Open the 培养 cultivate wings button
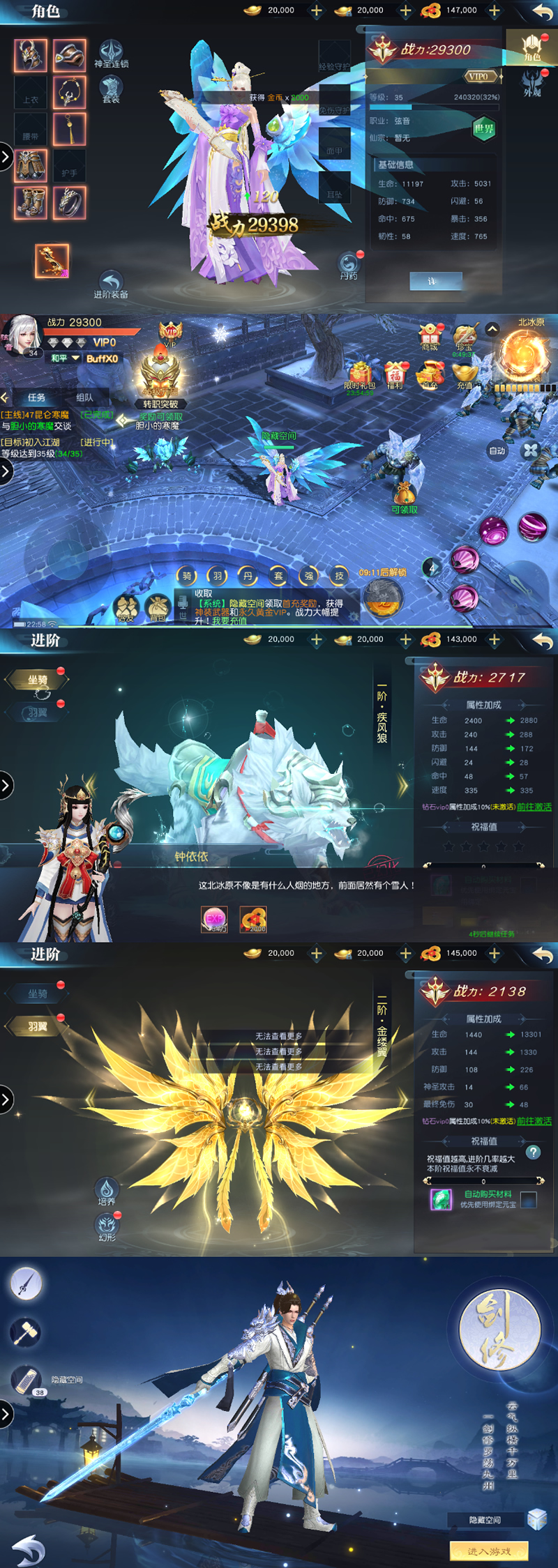The width and height of the screenshot is (558, 1568). coord(107,1191)
